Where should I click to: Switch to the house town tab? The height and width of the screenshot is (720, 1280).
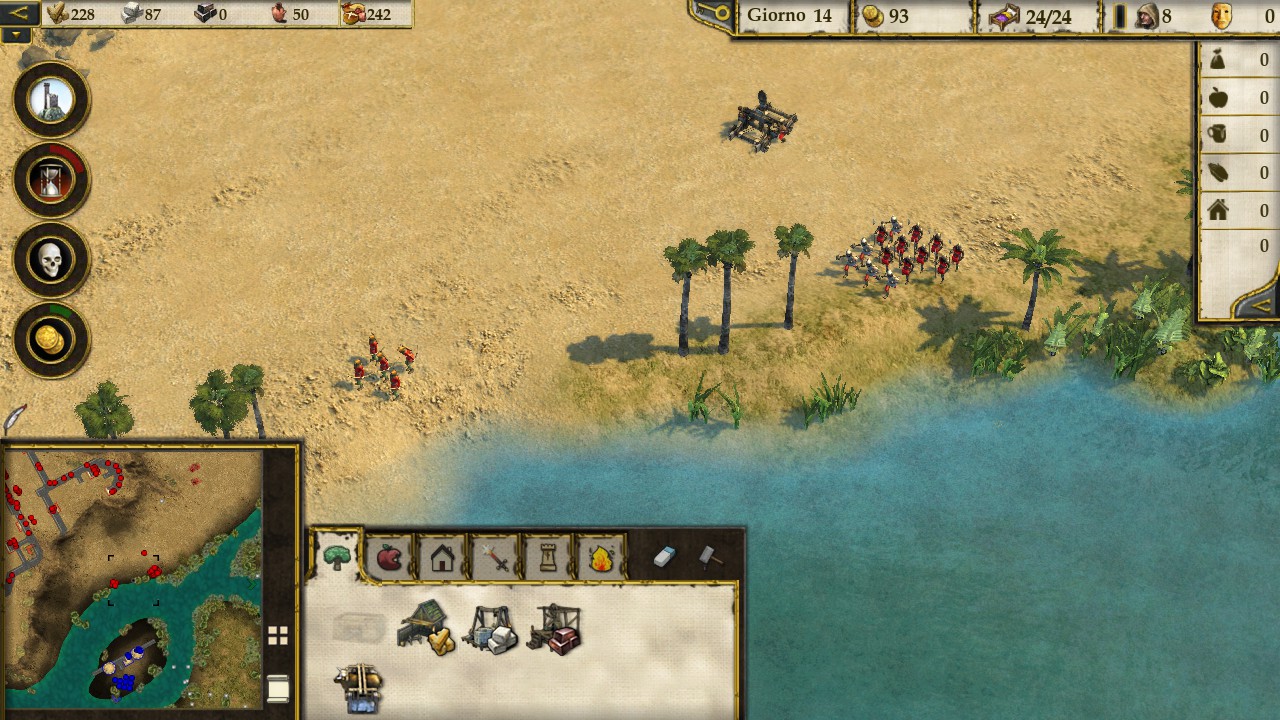coord(442,558)
